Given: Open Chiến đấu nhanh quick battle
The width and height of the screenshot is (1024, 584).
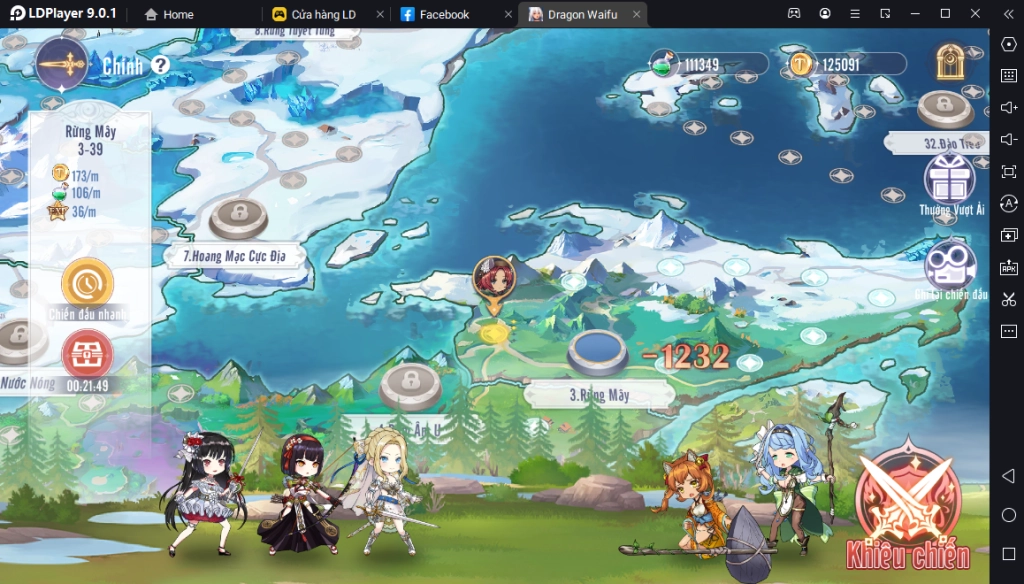Looking at the screenshot, I should (x=87, y=285).
